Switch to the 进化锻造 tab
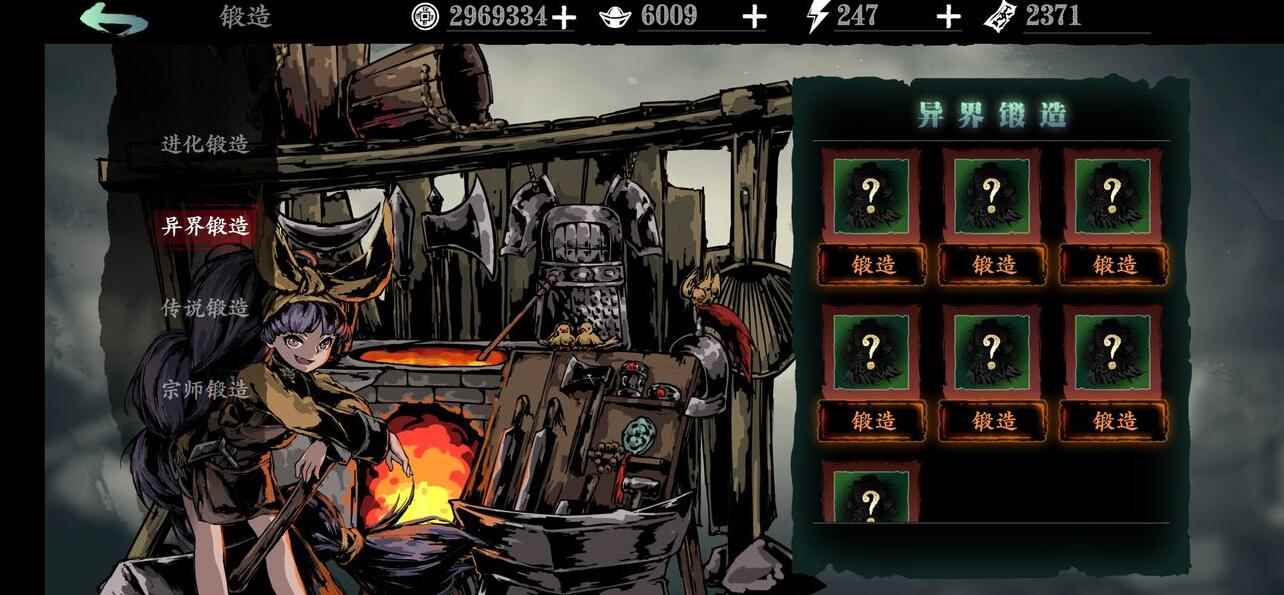This screenshot has width=1284, height=595. coord(205,144)
